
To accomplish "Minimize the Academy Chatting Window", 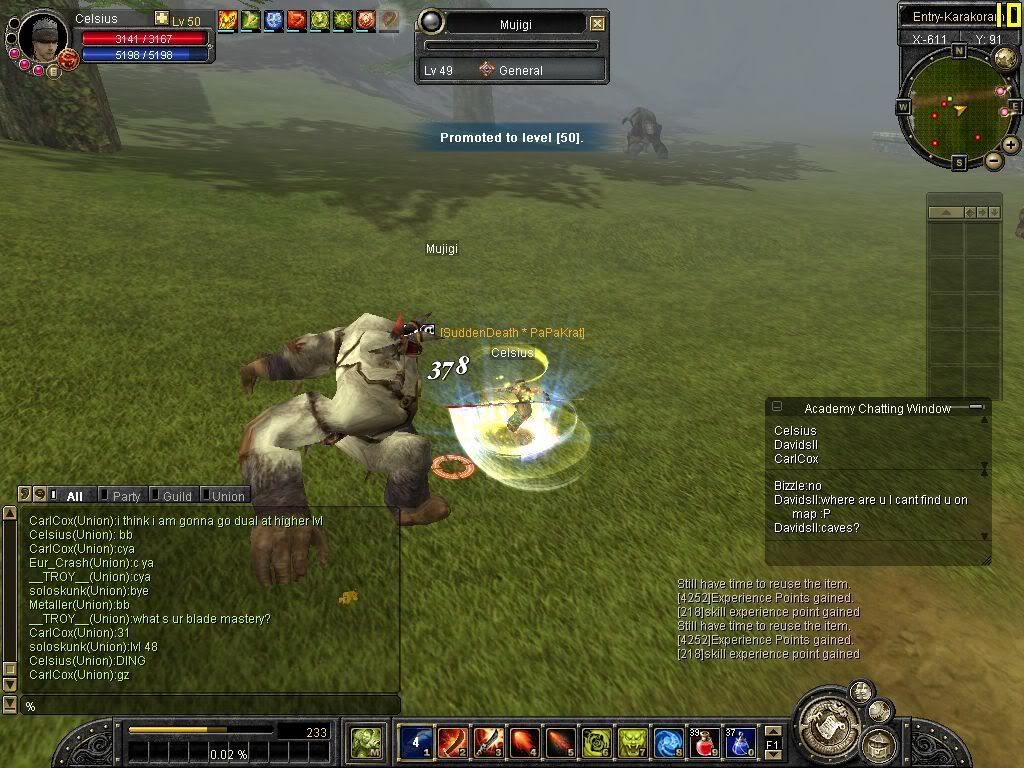I will [975, 408].
